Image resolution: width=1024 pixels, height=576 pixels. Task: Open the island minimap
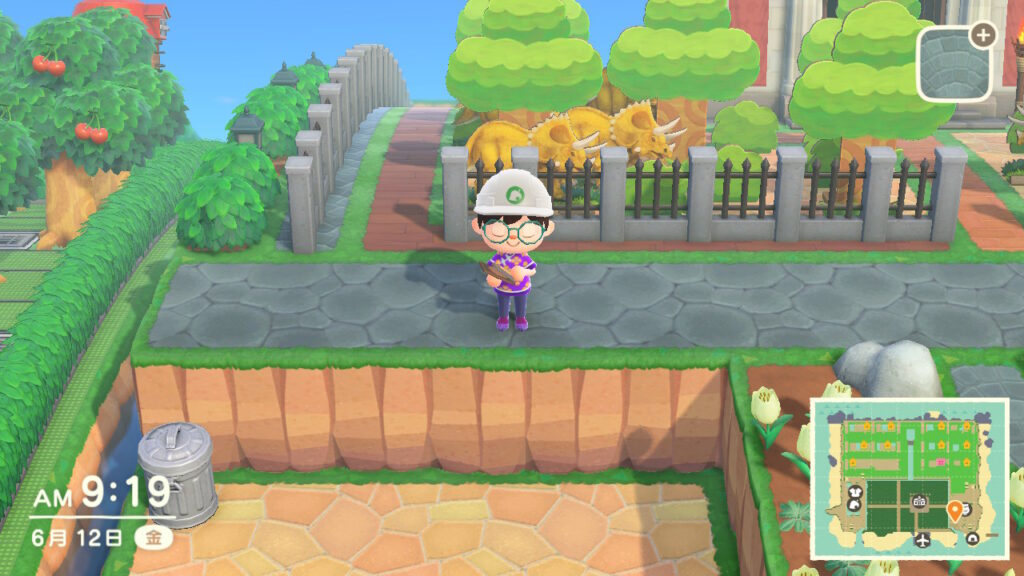point(908,476)
